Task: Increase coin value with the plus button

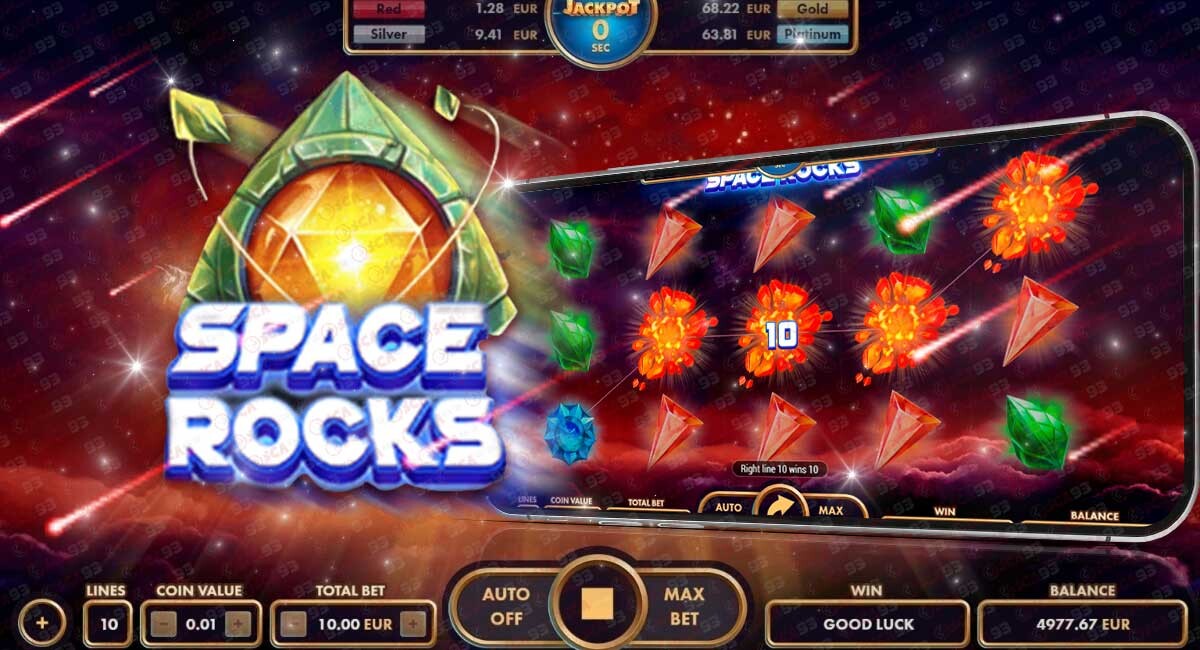Action: tap(237, 625)
